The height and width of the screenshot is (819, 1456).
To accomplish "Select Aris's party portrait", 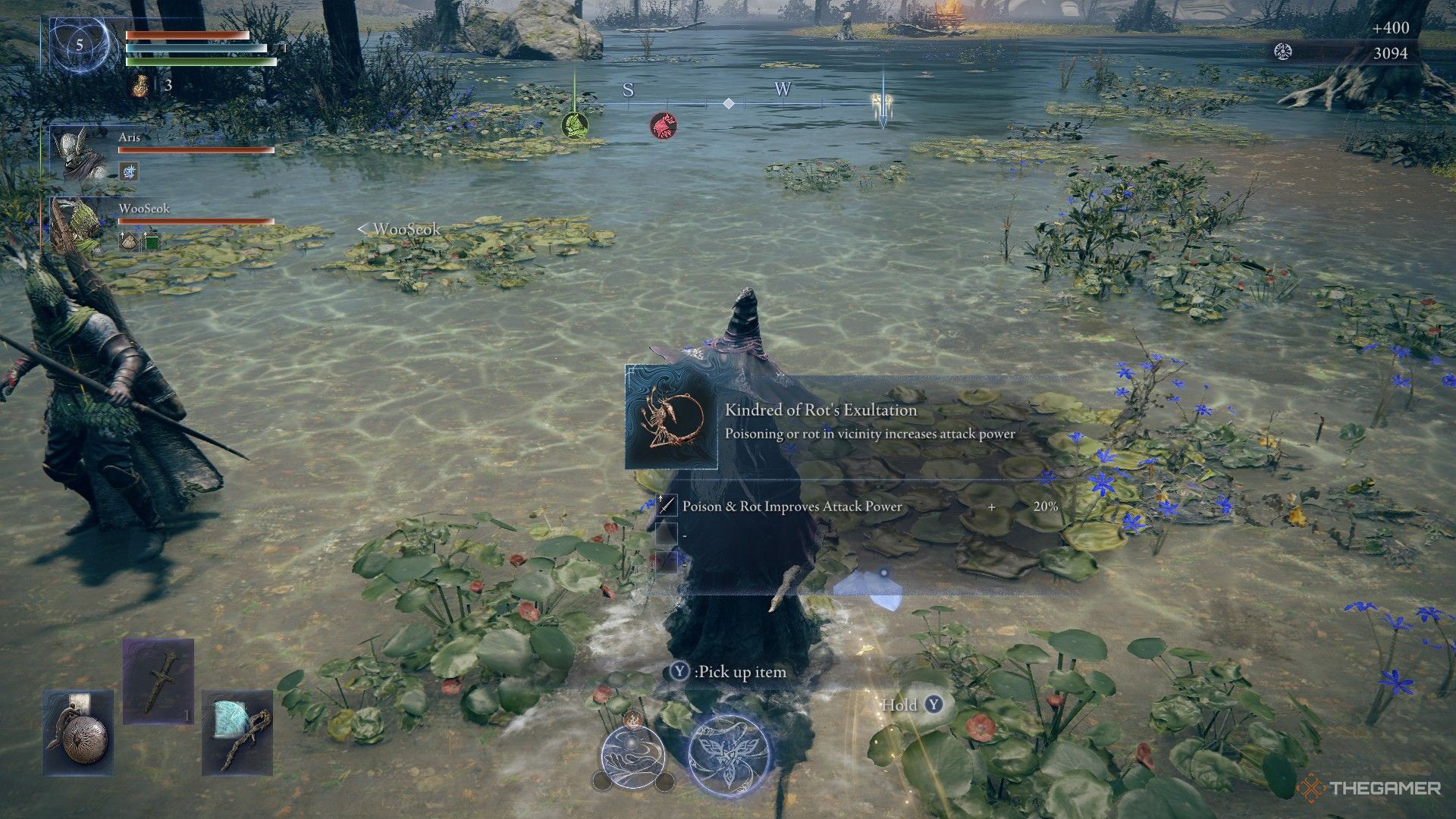I will click(80, 154).
